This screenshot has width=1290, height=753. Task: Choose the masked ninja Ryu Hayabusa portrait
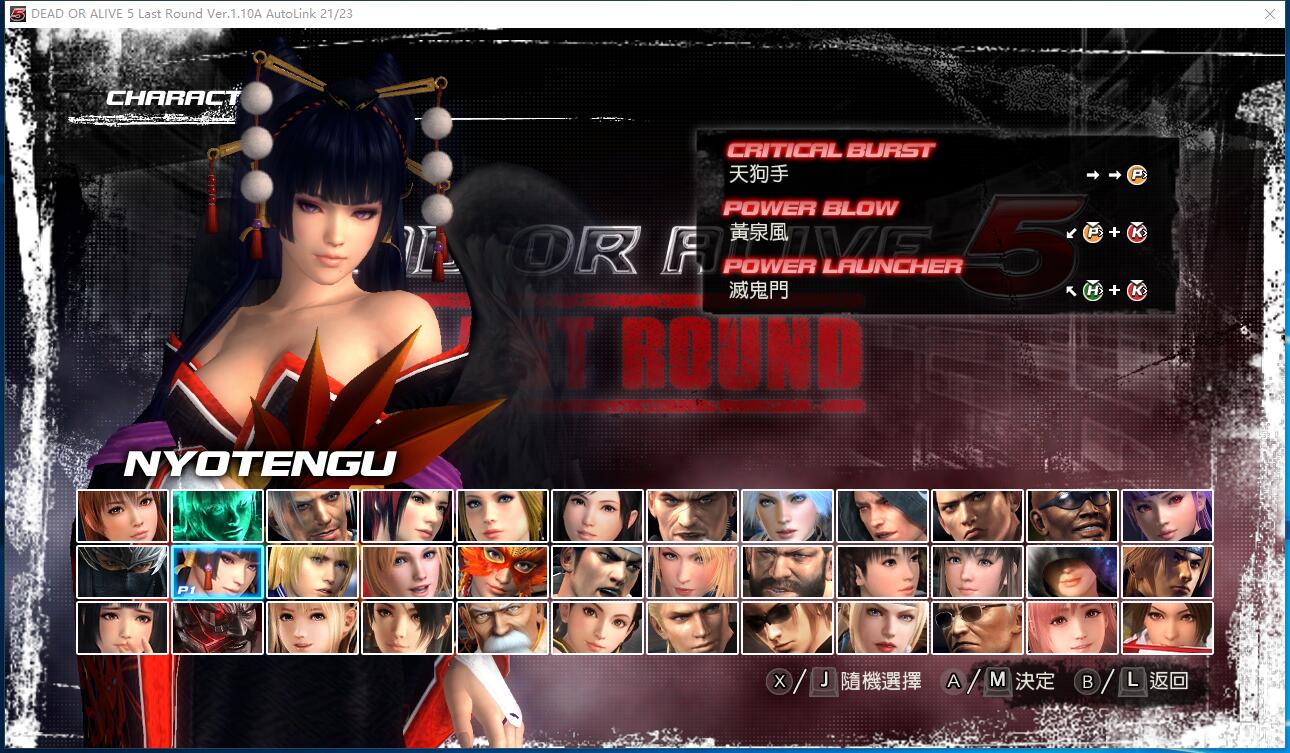coord(122,571)
